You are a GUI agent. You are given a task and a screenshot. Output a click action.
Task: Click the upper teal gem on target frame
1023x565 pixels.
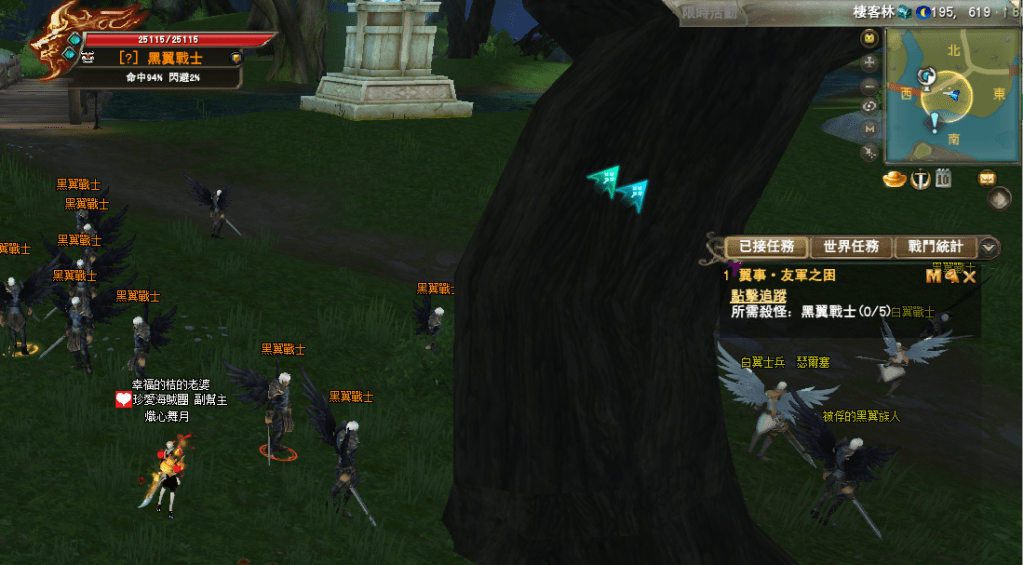tap(74, 39)
